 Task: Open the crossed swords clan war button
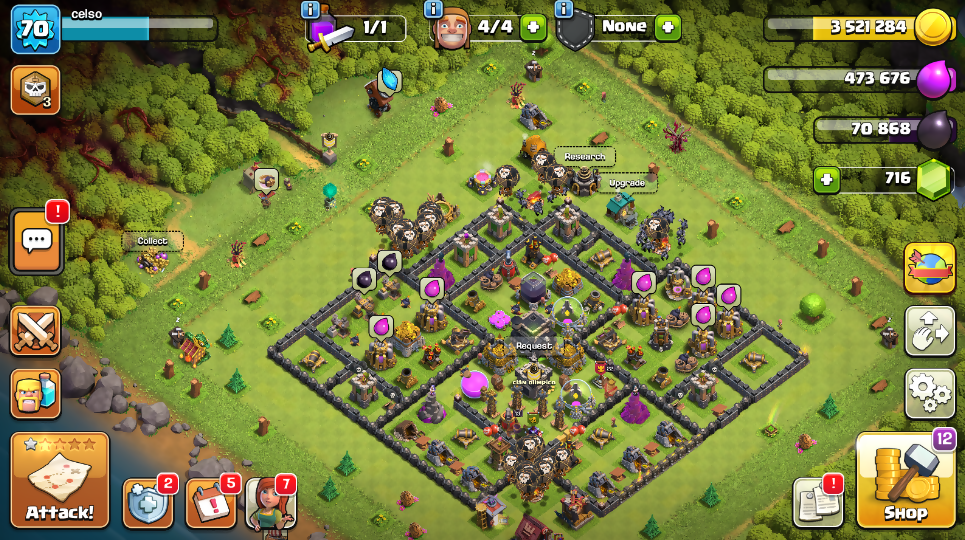[x=35, y=331]
